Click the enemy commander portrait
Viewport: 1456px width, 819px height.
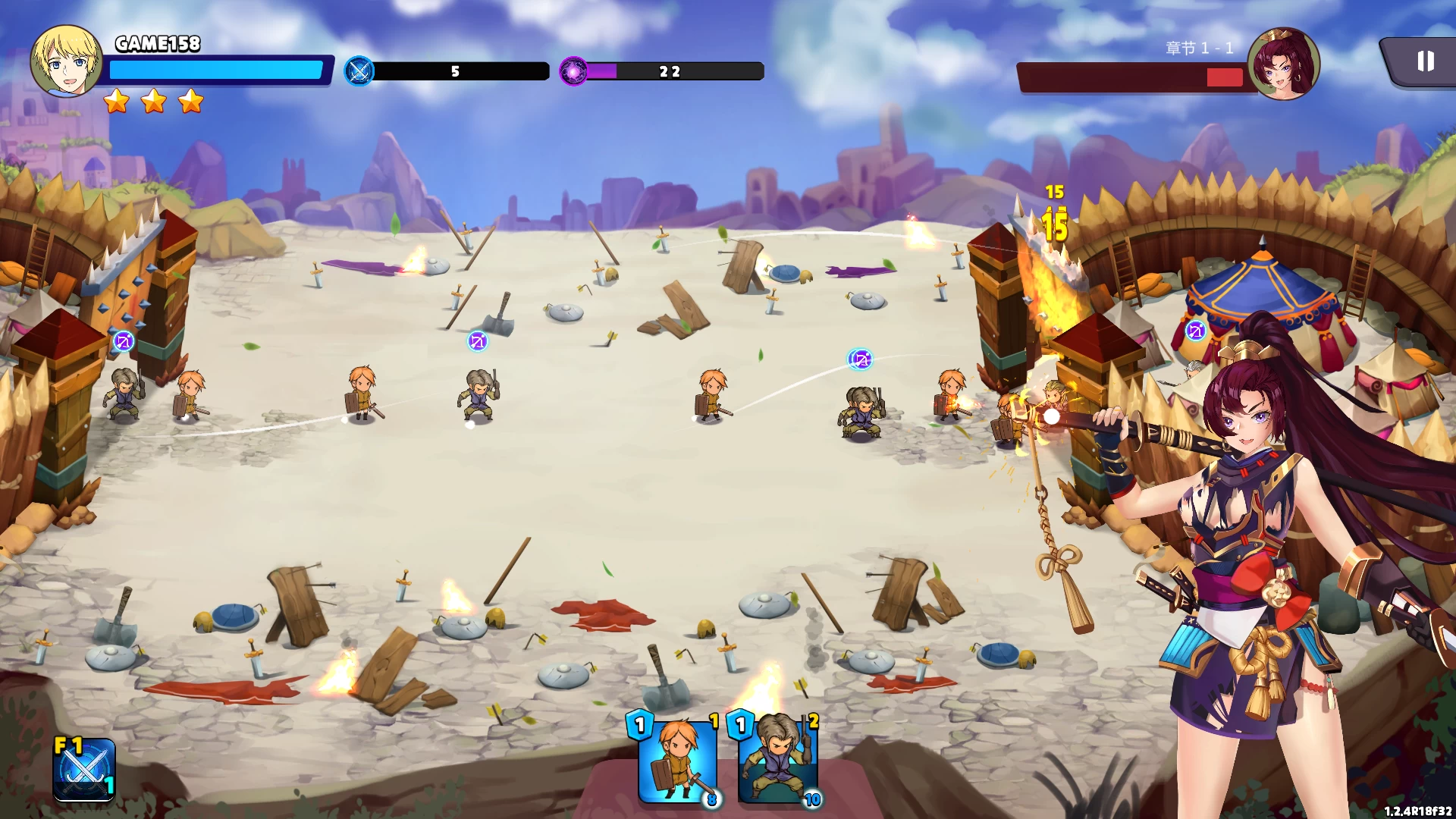tap(1283, 64)
